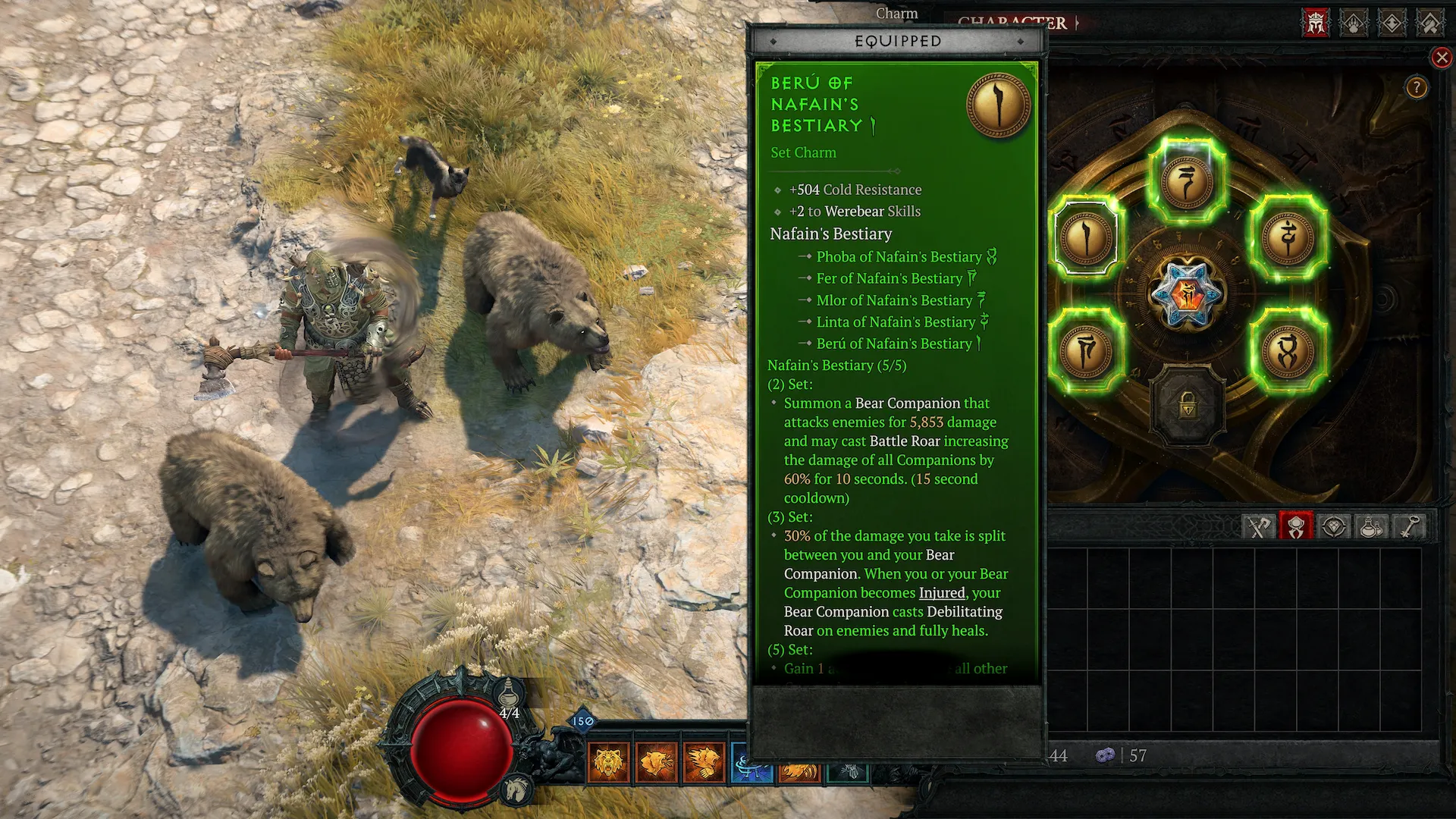Select the Mlor charm slot
The height and width of the screenshot is (819, 1456).
click(x=1187, y=180)
